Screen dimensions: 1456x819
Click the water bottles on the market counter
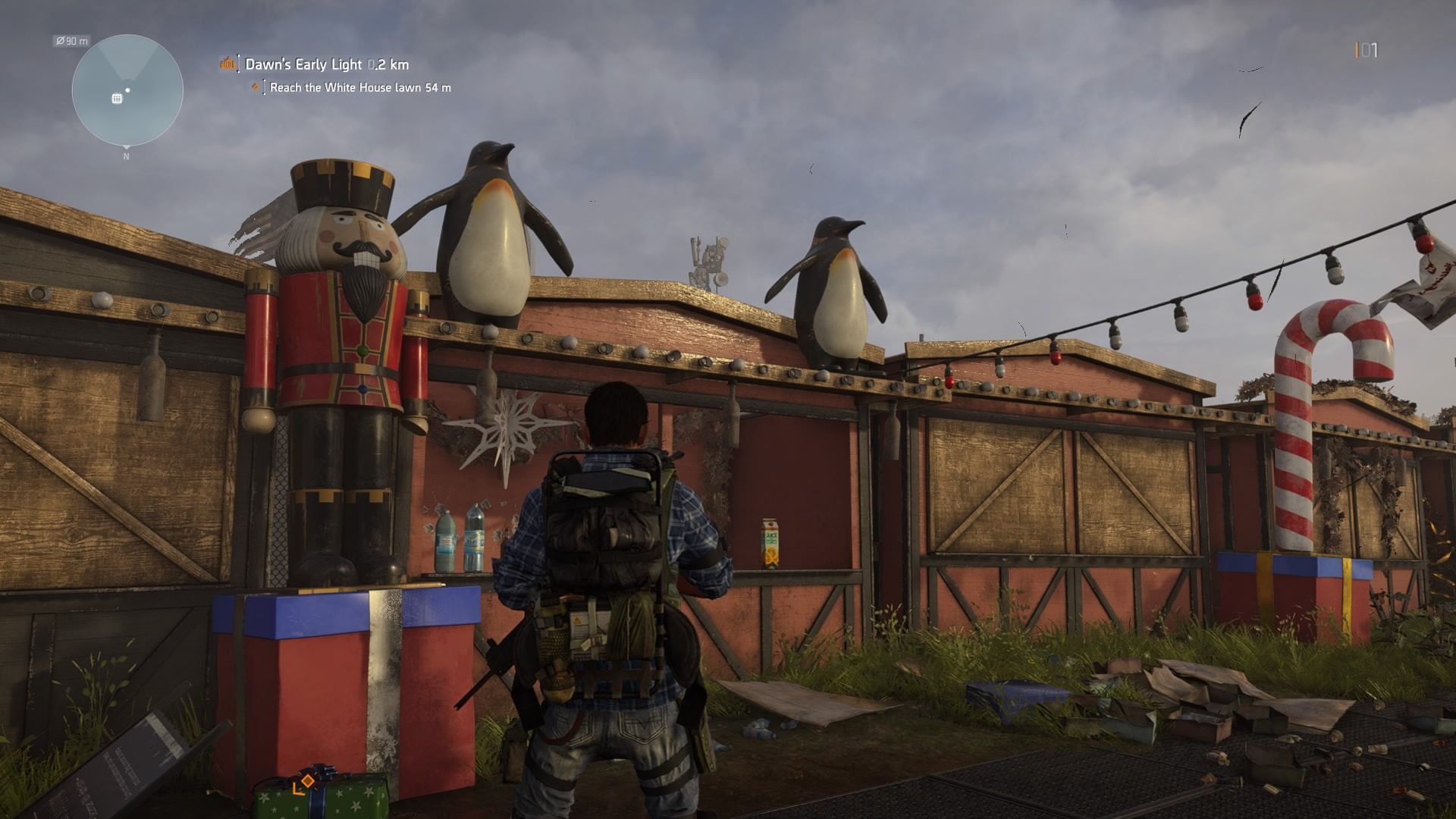(x=459, y=538)
